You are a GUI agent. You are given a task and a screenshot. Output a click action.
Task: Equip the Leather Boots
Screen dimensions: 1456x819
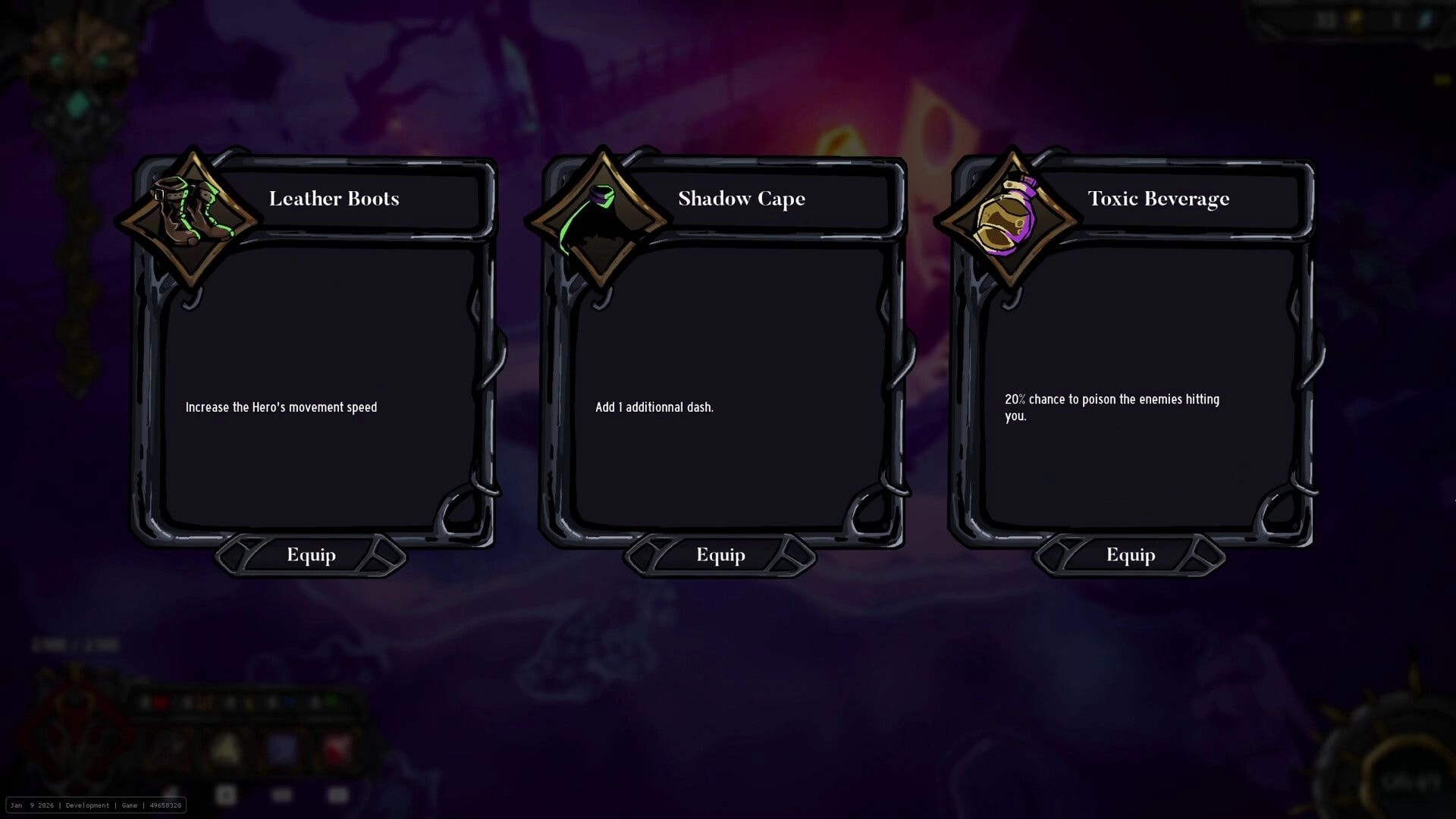point(310,554)
